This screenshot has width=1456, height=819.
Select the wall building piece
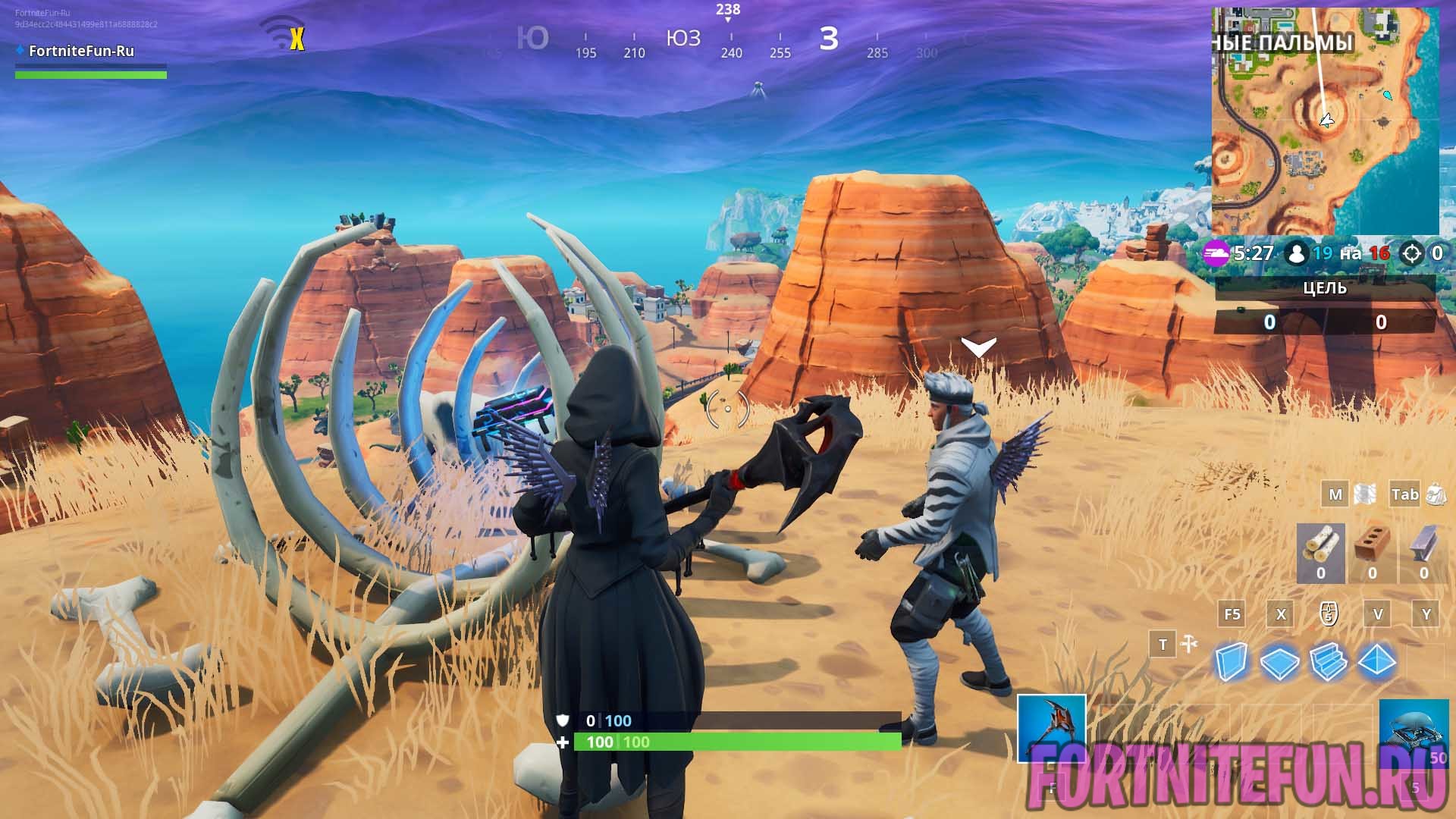tap(1231, 662)
